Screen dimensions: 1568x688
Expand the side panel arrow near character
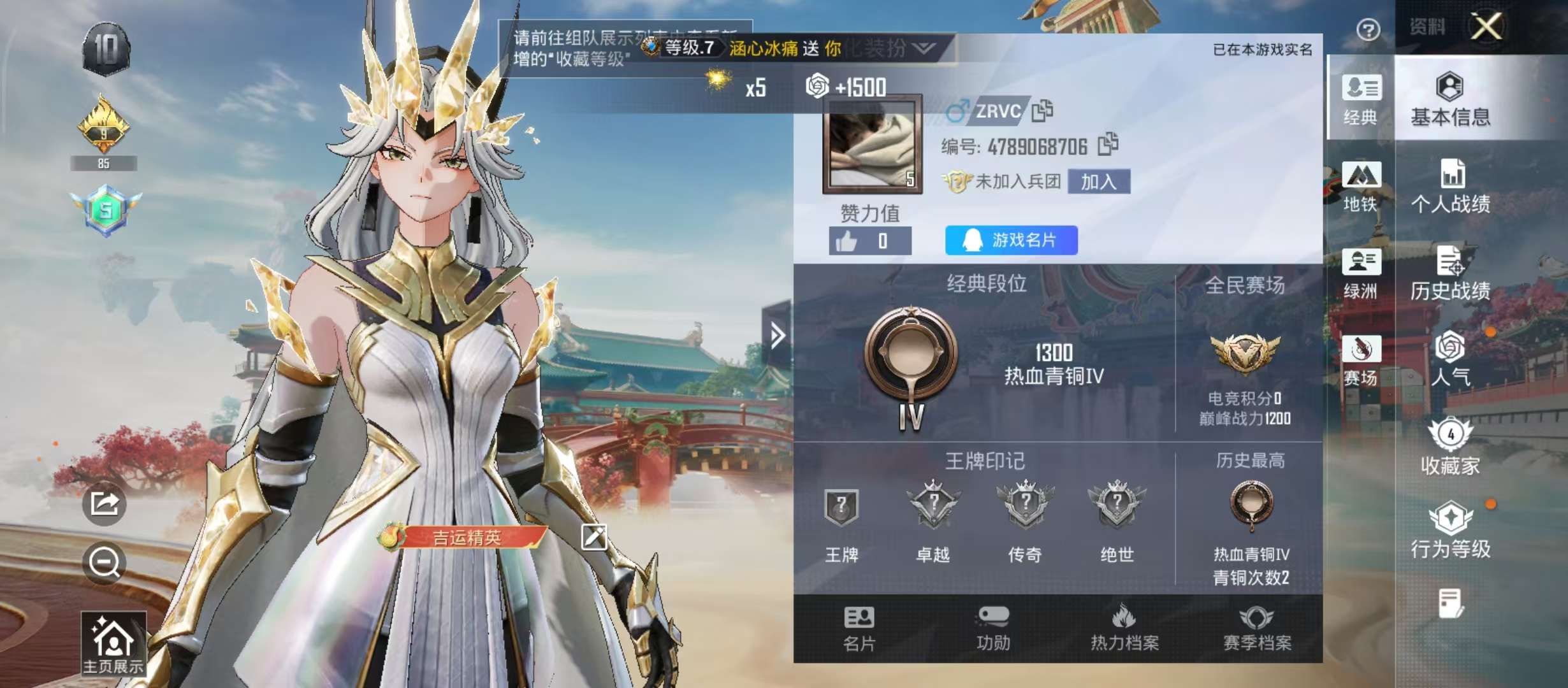pyautogui.click(x=776, y=334)
